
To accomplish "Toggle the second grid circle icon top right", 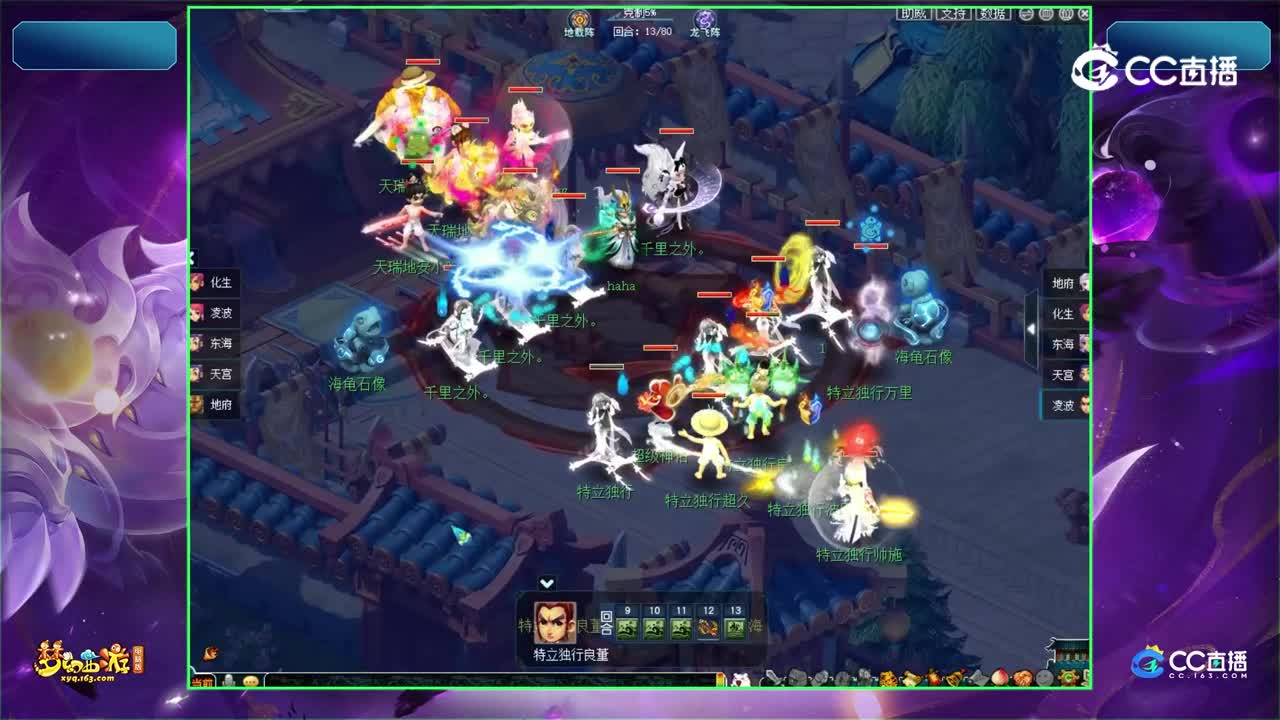I will click(x=1065, y=14).
